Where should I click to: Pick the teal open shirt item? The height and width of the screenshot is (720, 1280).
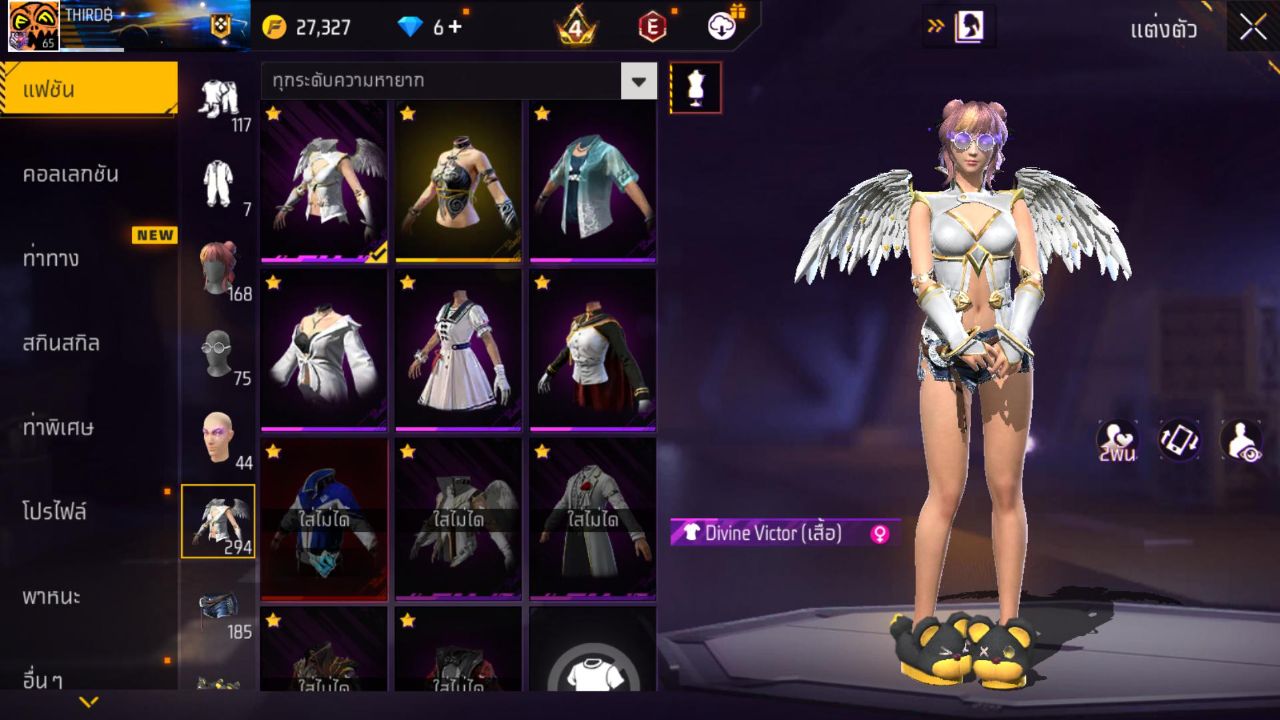[592, 181]
